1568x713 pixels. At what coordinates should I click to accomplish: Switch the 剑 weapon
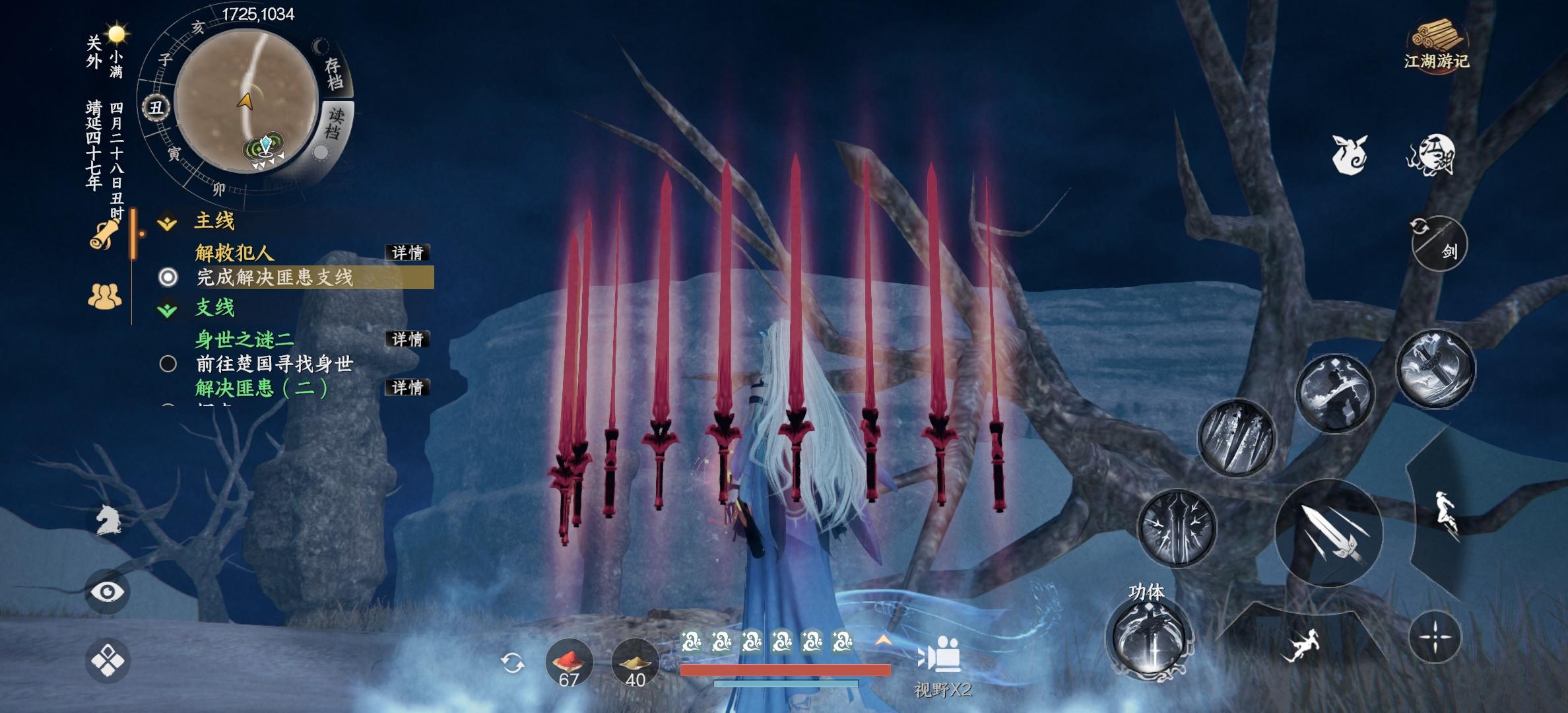click(x=1439, y=244)
